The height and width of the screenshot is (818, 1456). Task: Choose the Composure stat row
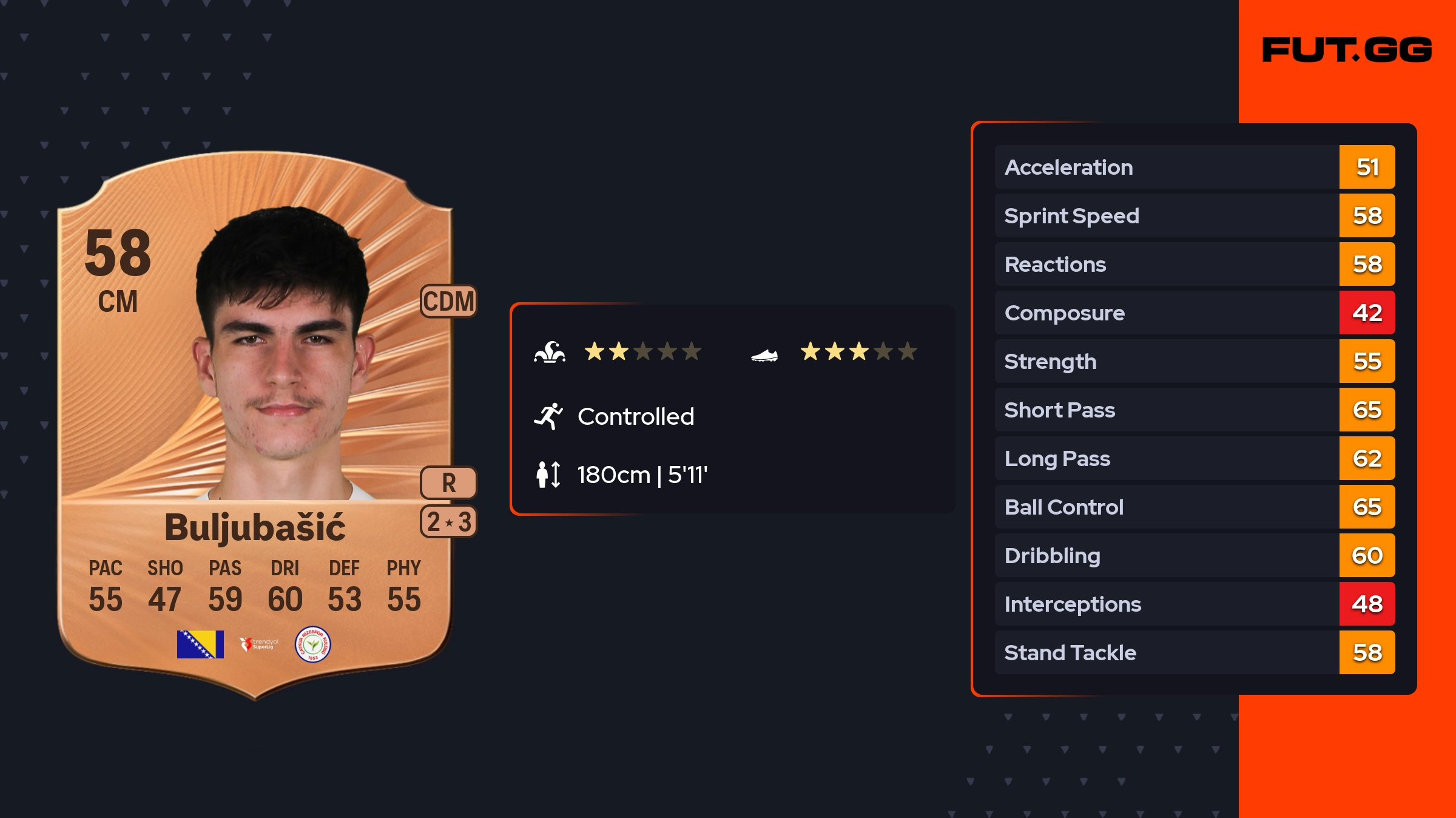(1194, 313)
